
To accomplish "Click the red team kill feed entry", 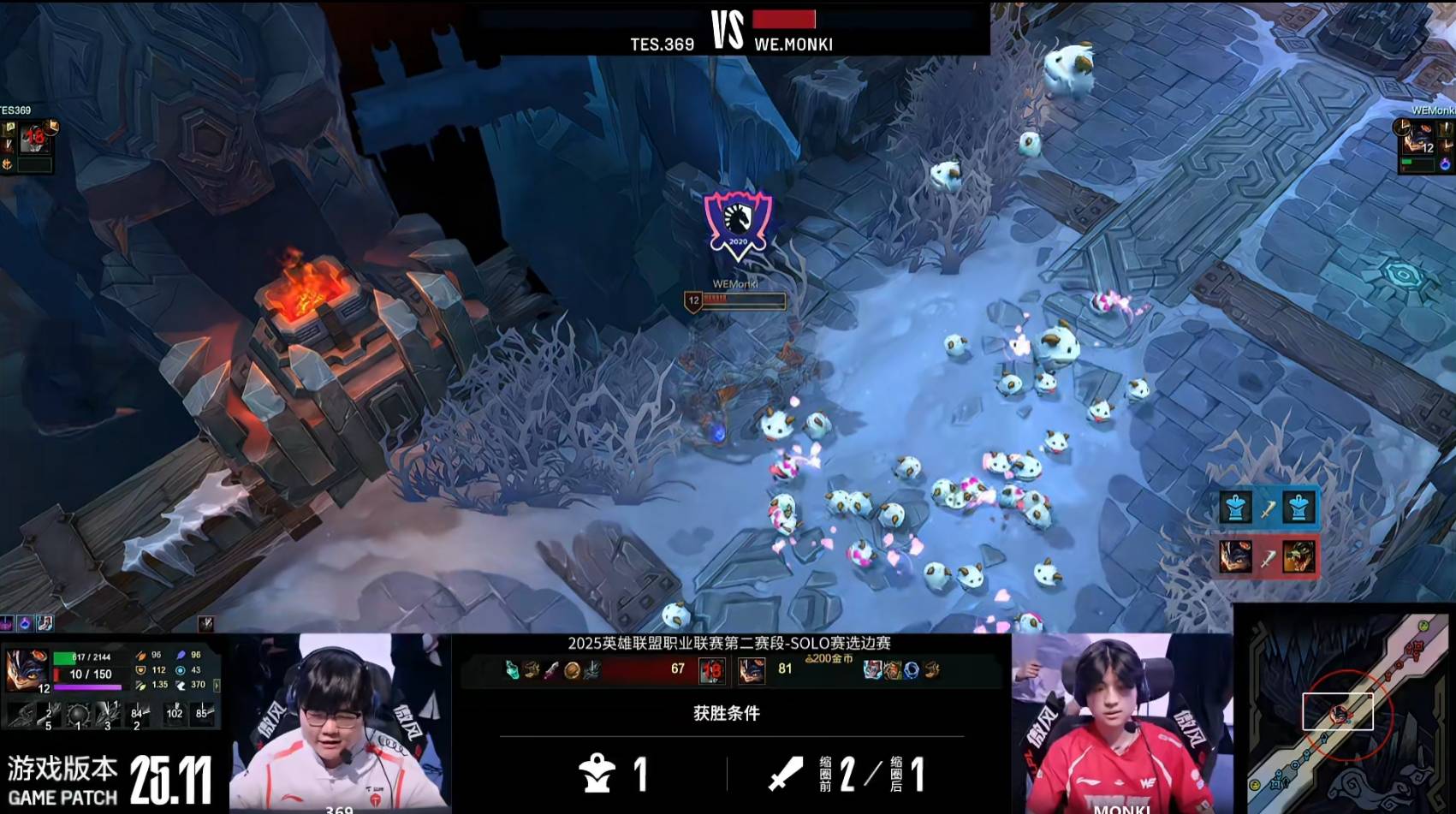I will (1268, 557).
